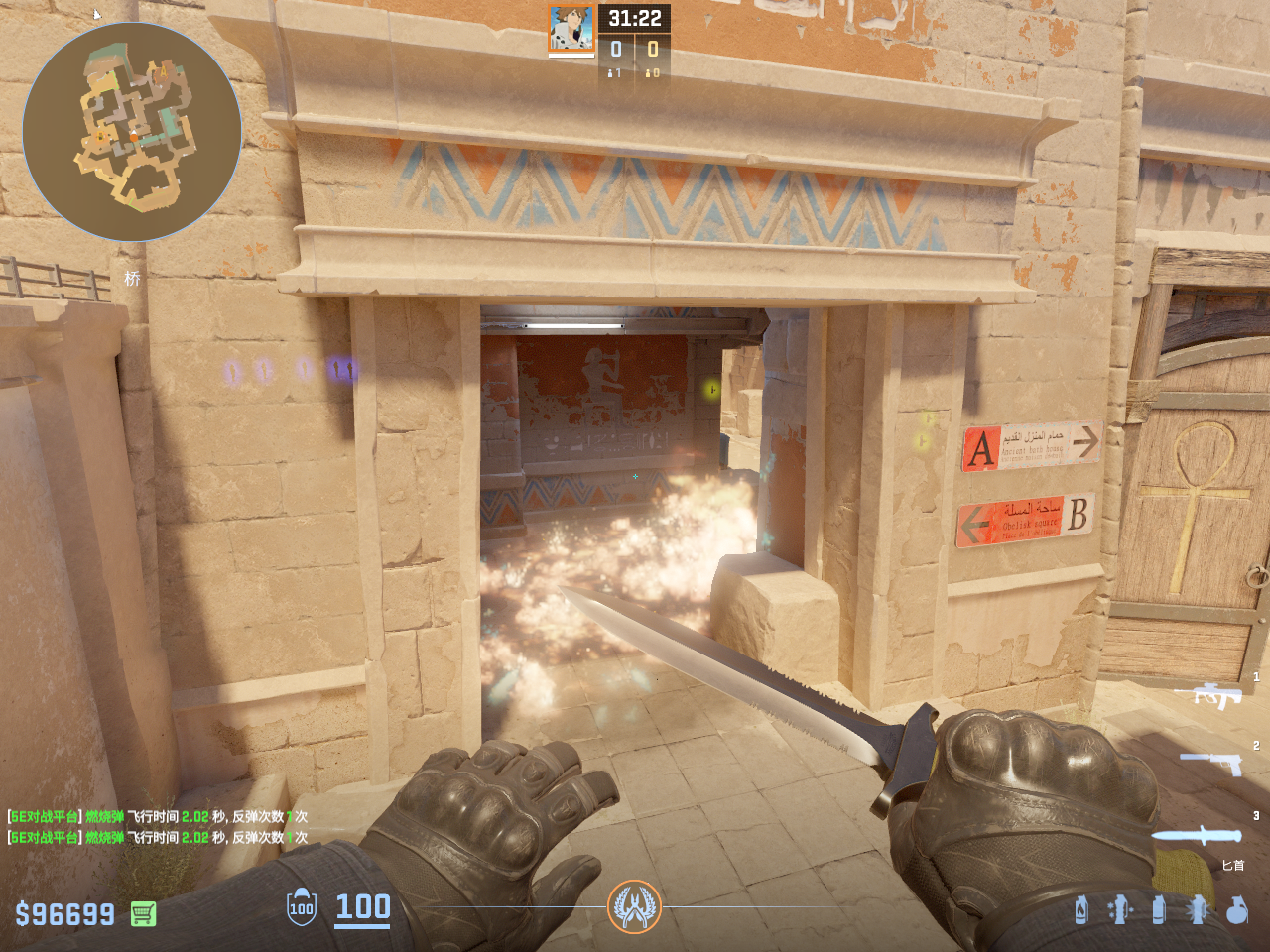
Task: Equip the knife in slot 3
Action: coord(1197,835)
